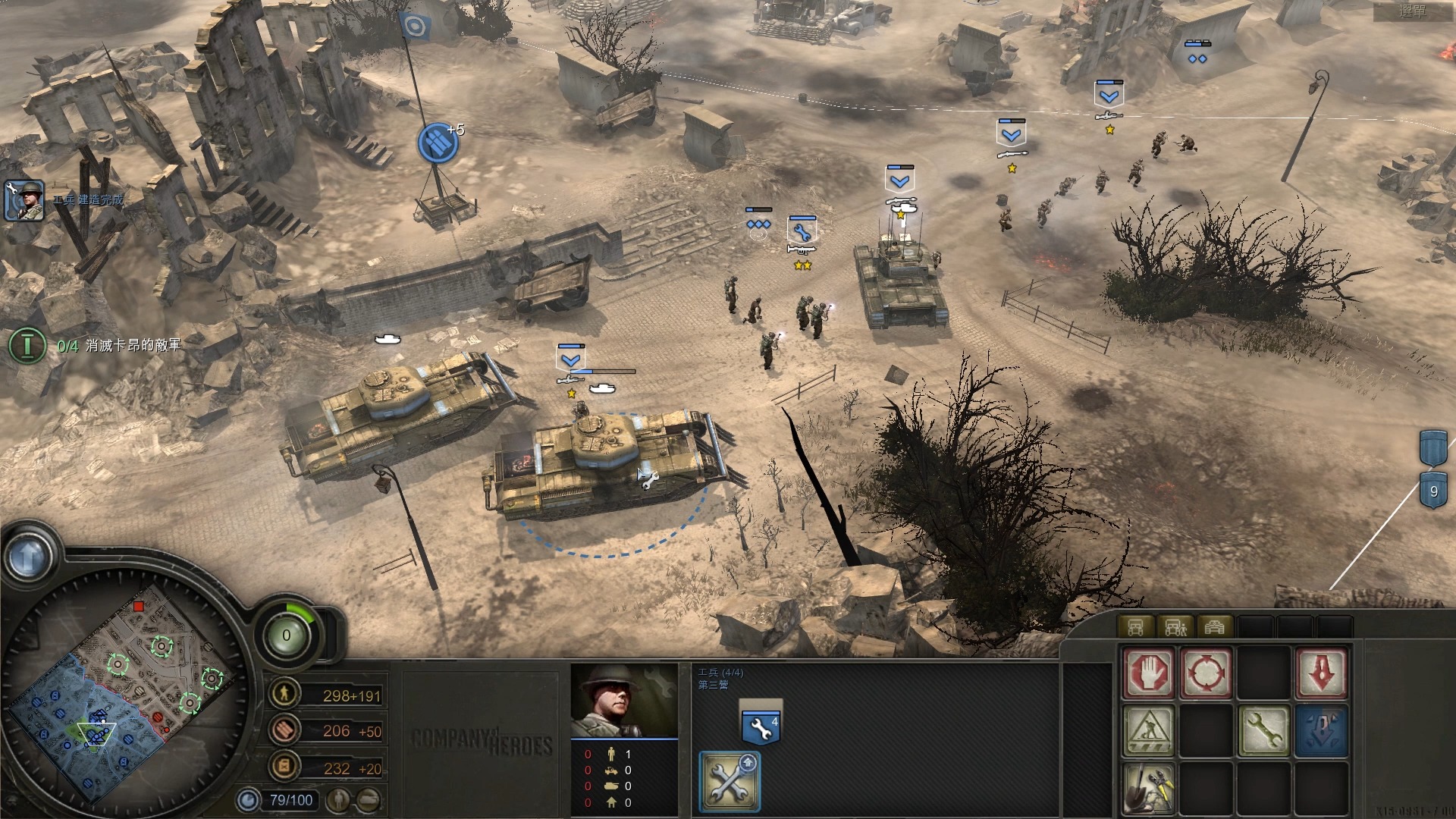The width and height of the screenshot is (1456, 819).
Task: Activate the red attack-move crosshair command
Action: pyautogui.click(x=1205, y=673)
